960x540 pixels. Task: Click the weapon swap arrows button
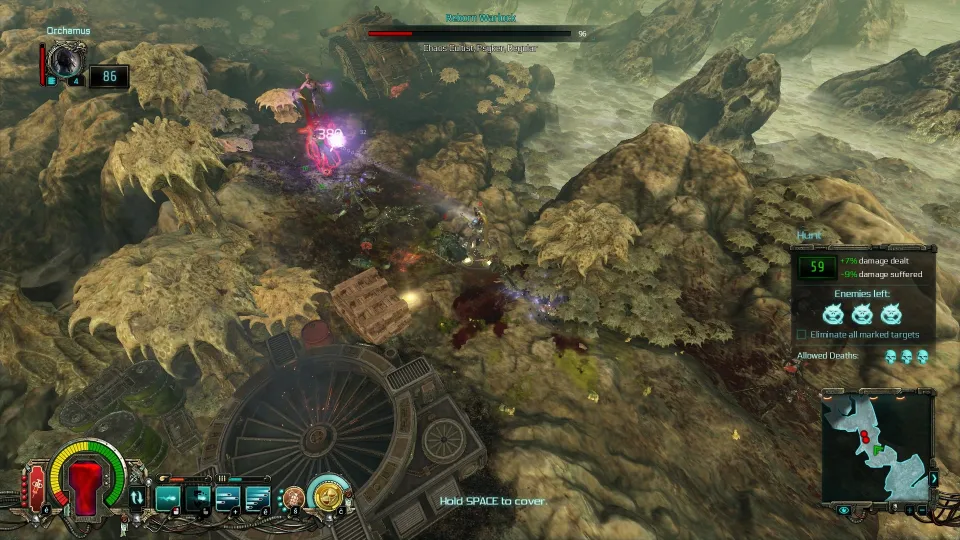click(x=137, y=496)
